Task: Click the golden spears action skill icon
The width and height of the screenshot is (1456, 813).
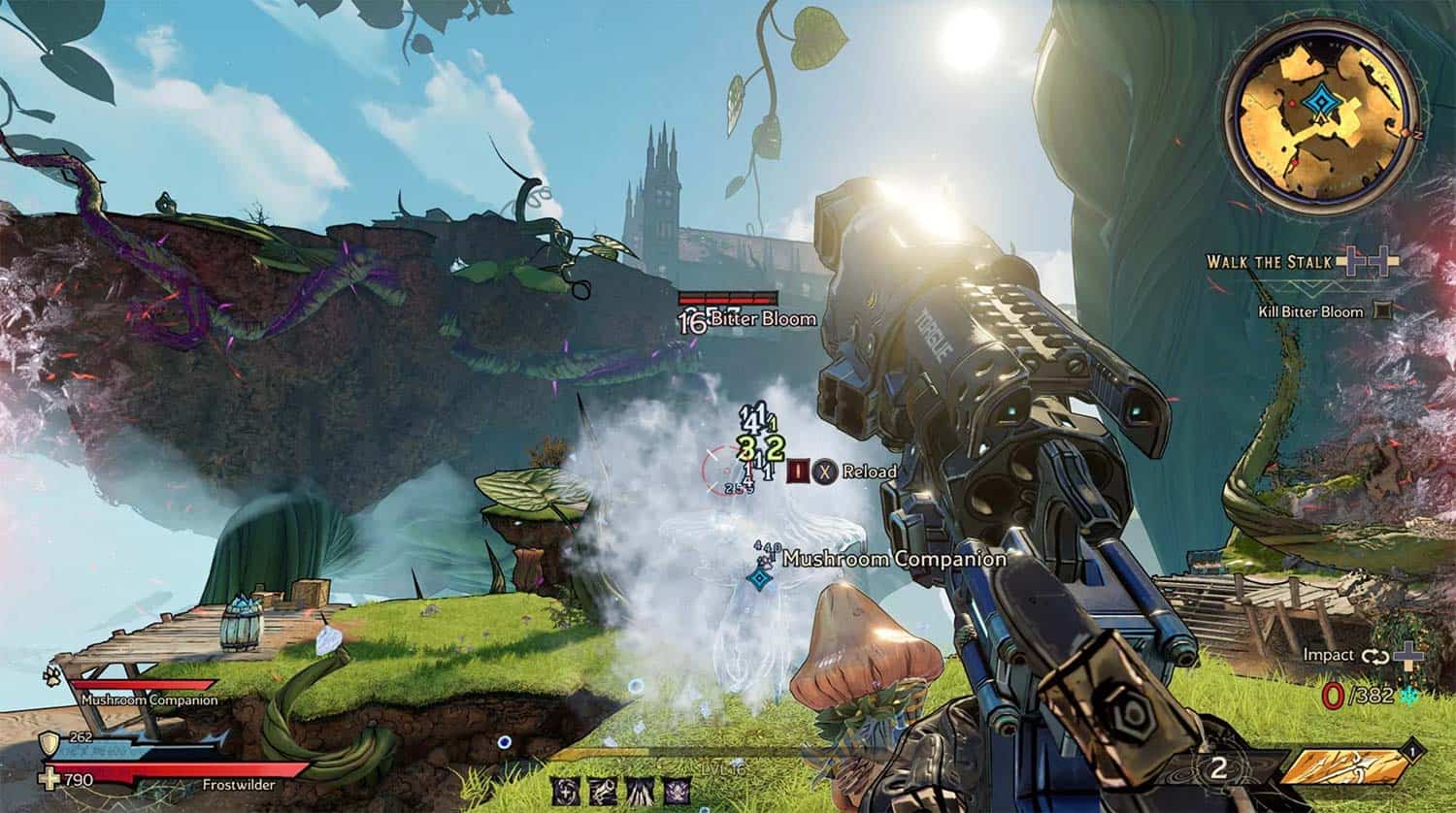Action: coord(1345,767)
